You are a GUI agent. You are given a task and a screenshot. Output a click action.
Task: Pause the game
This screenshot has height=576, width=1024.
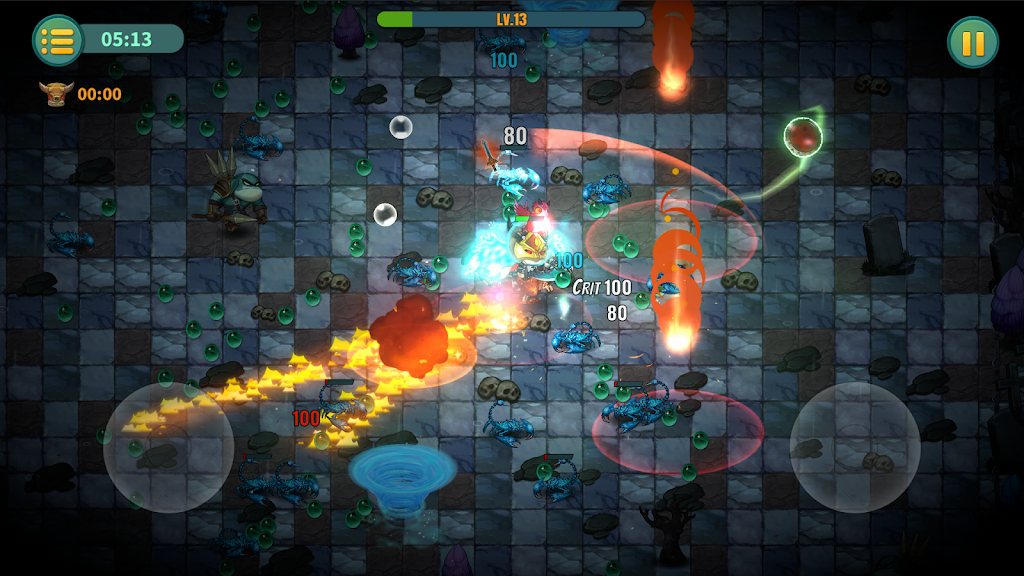tap(972, 42)
